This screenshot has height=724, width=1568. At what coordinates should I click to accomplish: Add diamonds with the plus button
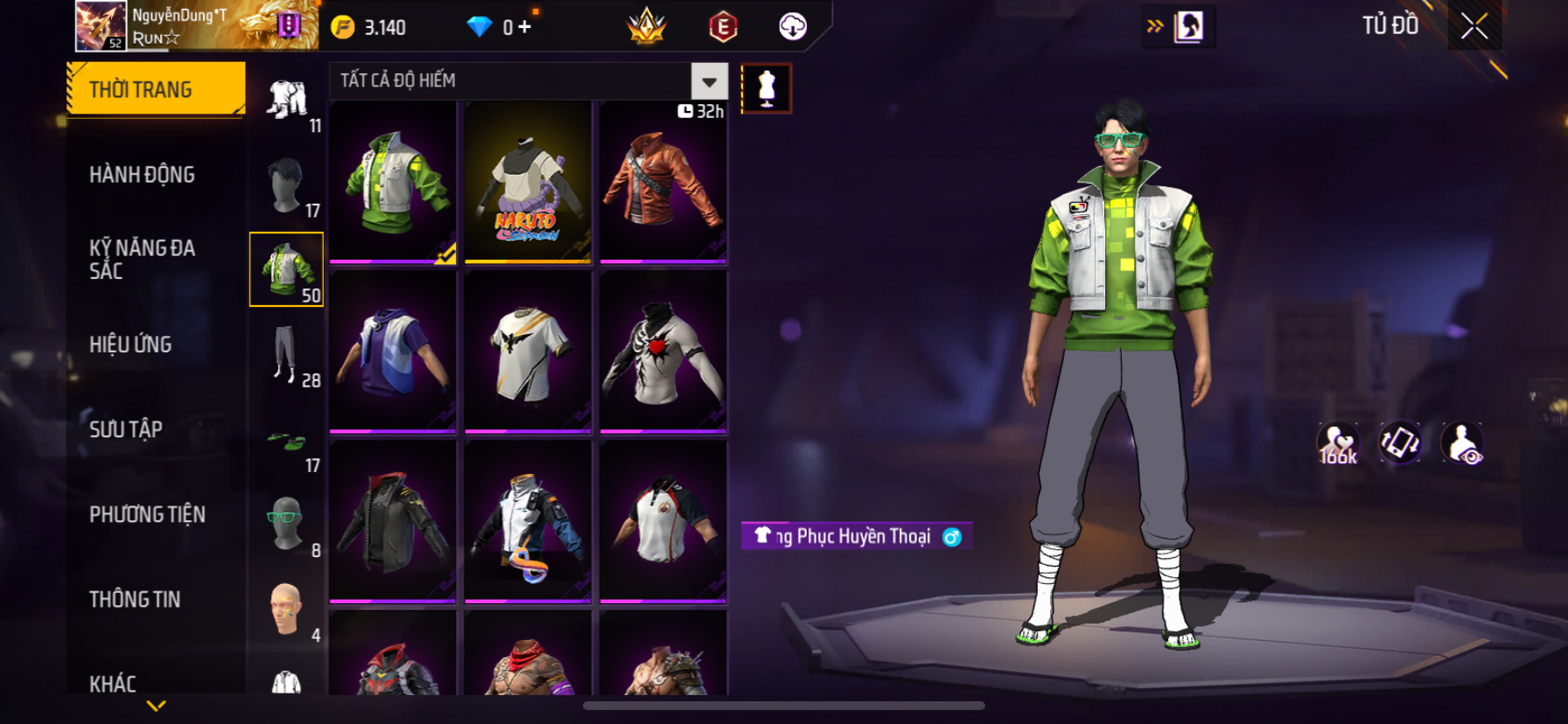tap(524, 27)
